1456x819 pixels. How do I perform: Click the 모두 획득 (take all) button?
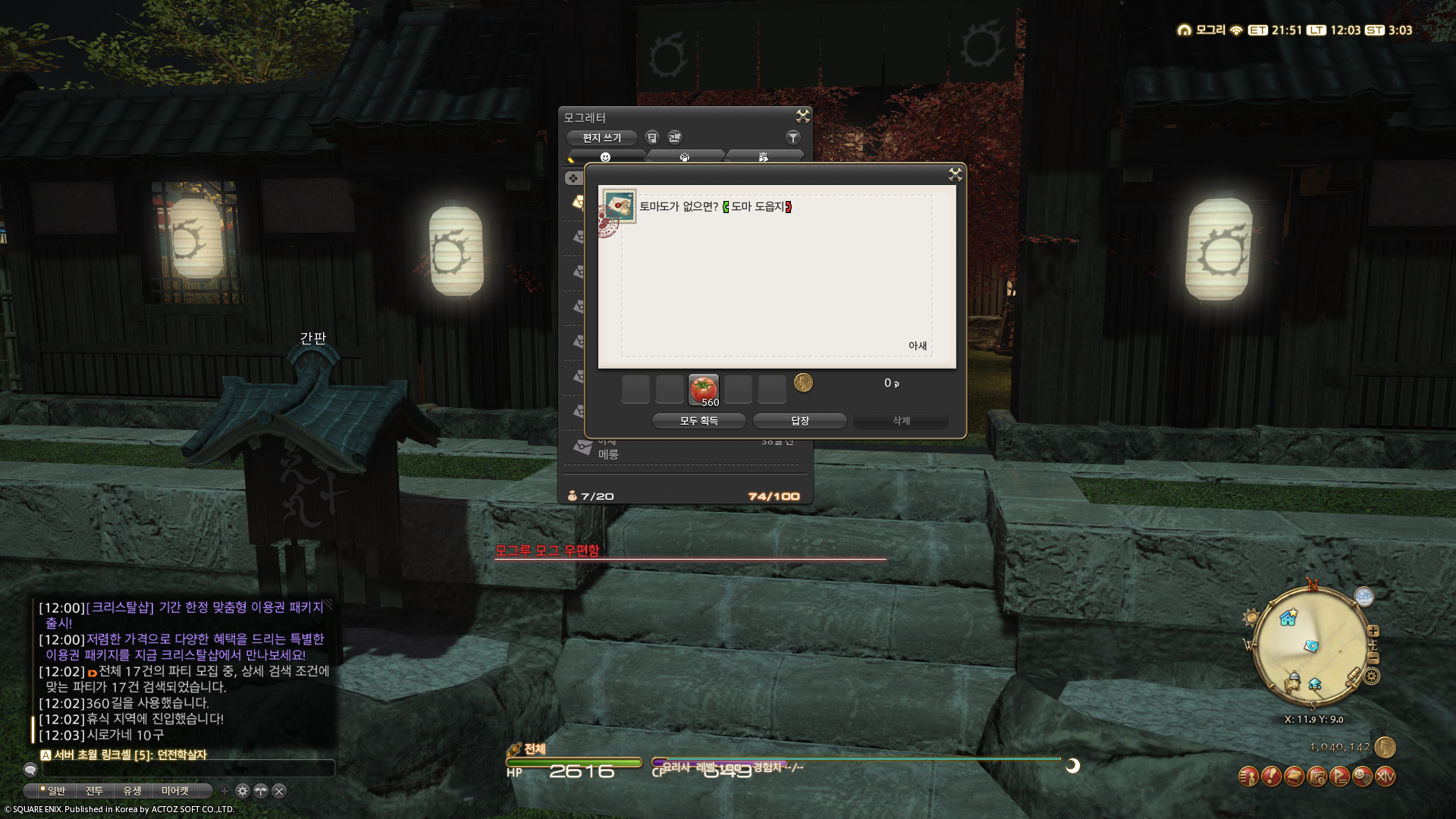698,421
